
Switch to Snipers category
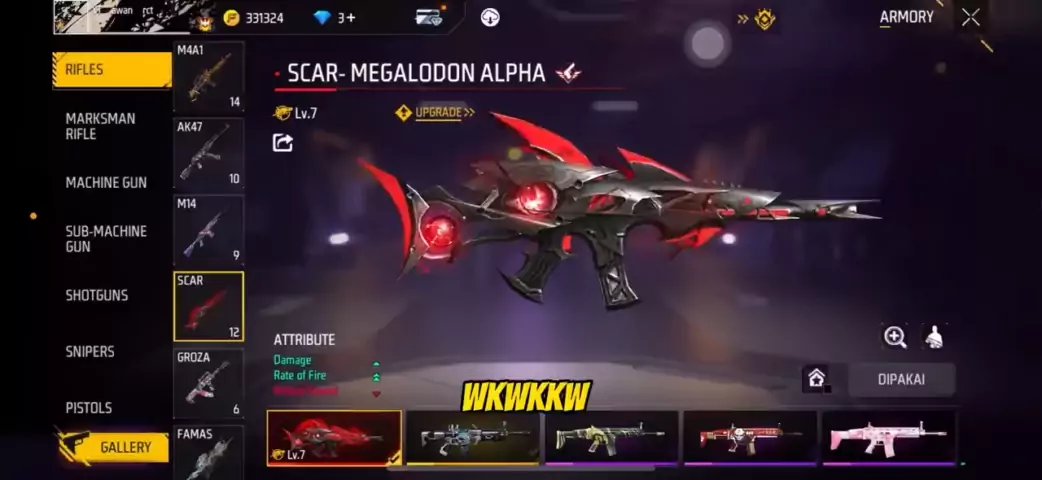click(90, 351)
